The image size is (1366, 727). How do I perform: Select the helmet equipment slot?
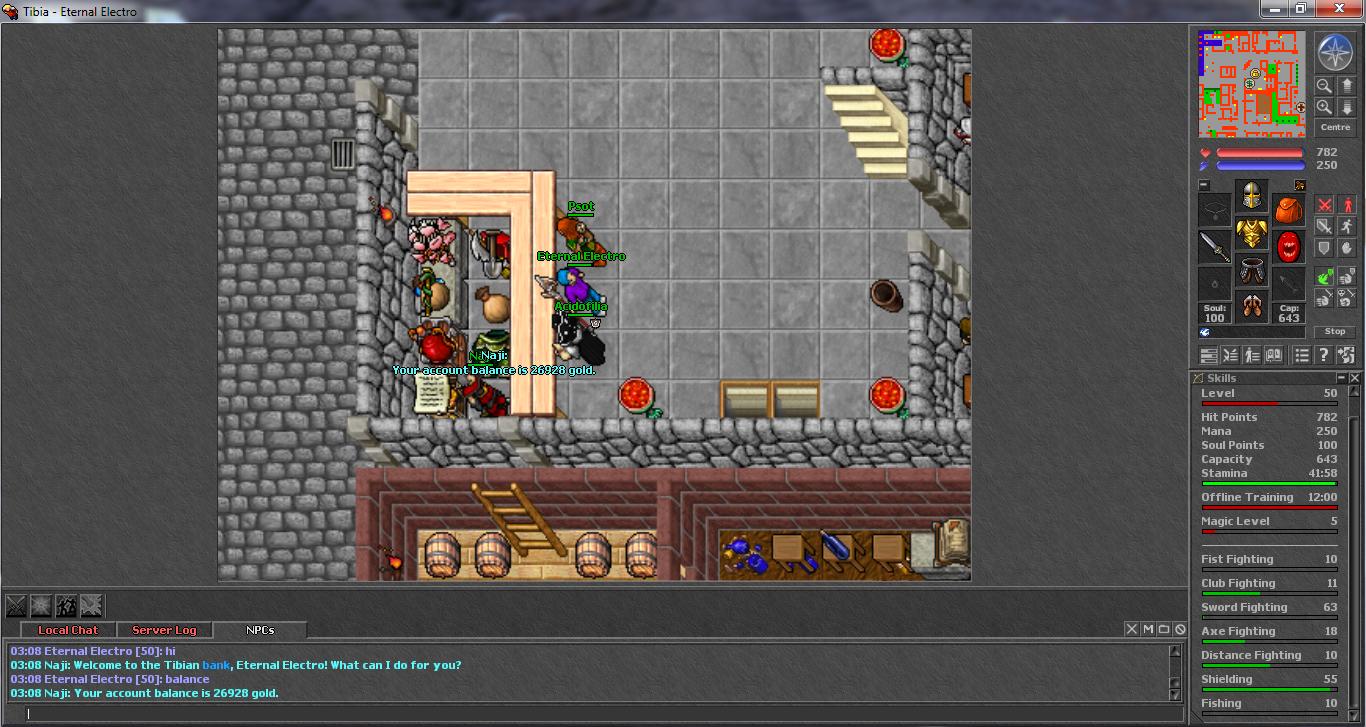(x=1251, y=196)
